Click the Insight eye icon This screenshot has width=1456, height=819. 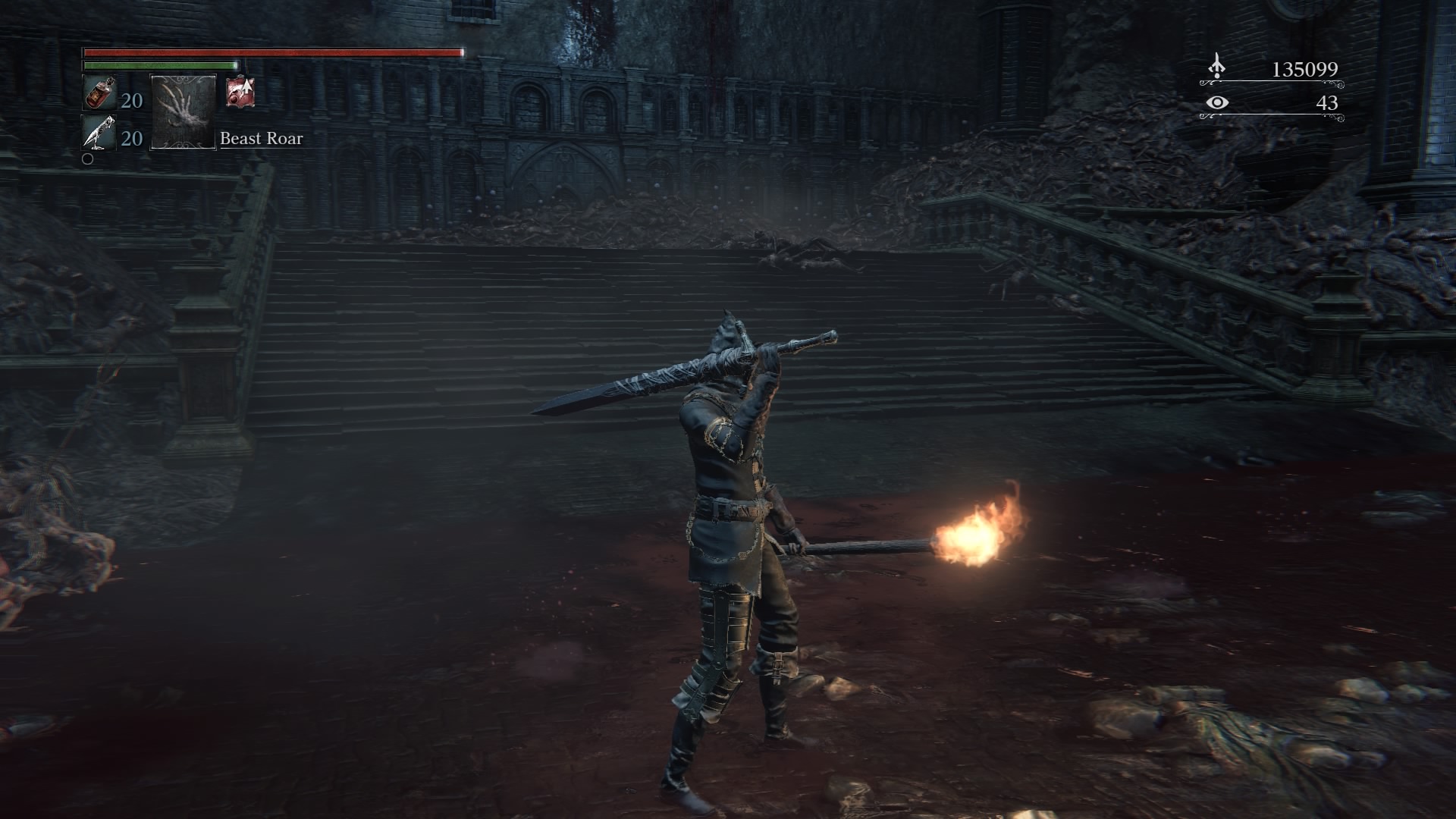[x=1217, y=102]
